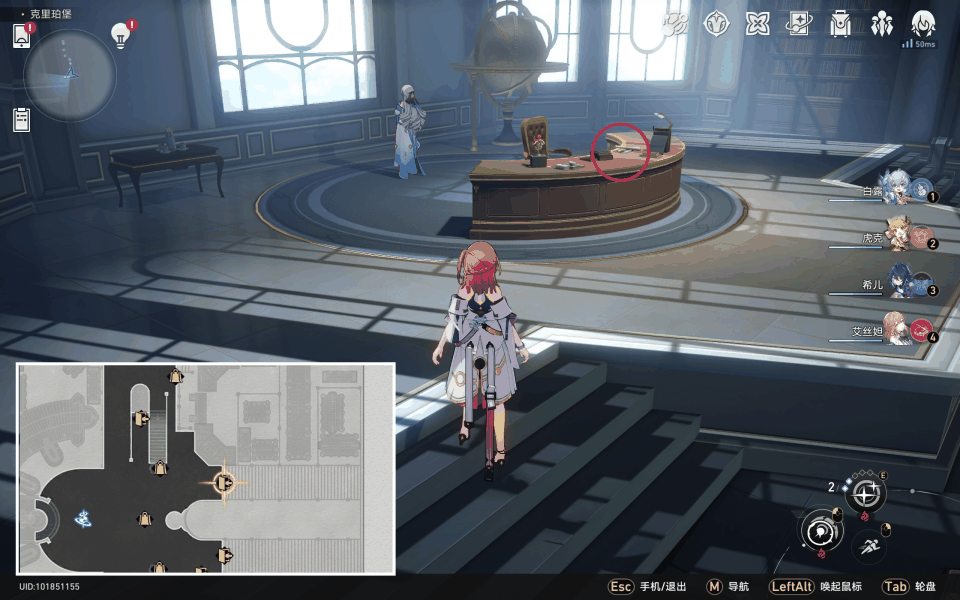This screenshot has width=960, height=600.
Task: Select the blue teleport anchor on the map
Action: click(x=84, y=518)
